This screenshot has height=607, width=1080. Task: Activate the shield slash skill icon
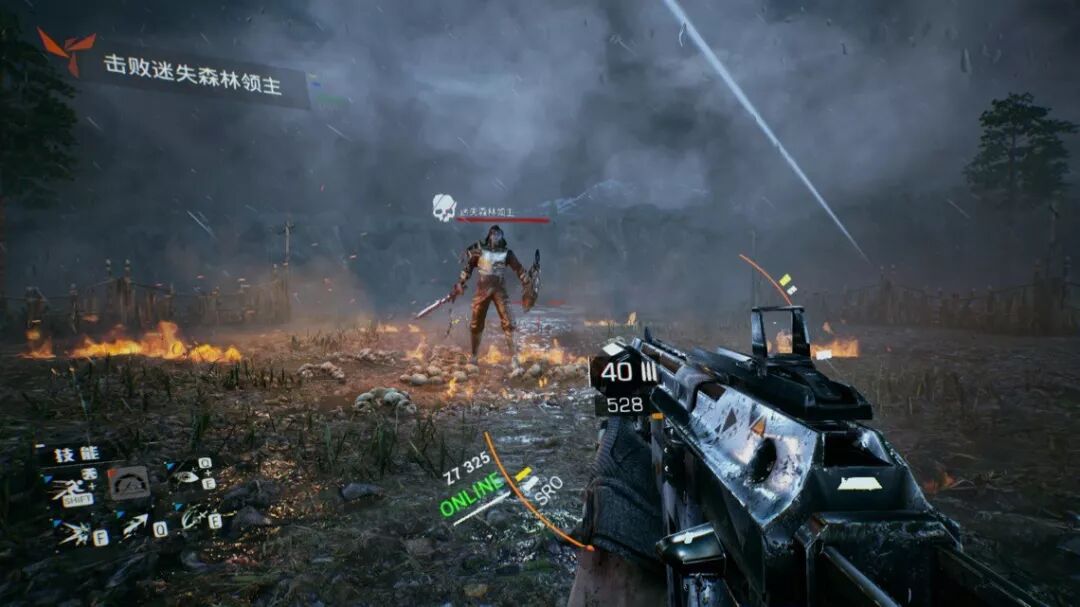pos(196,518)
